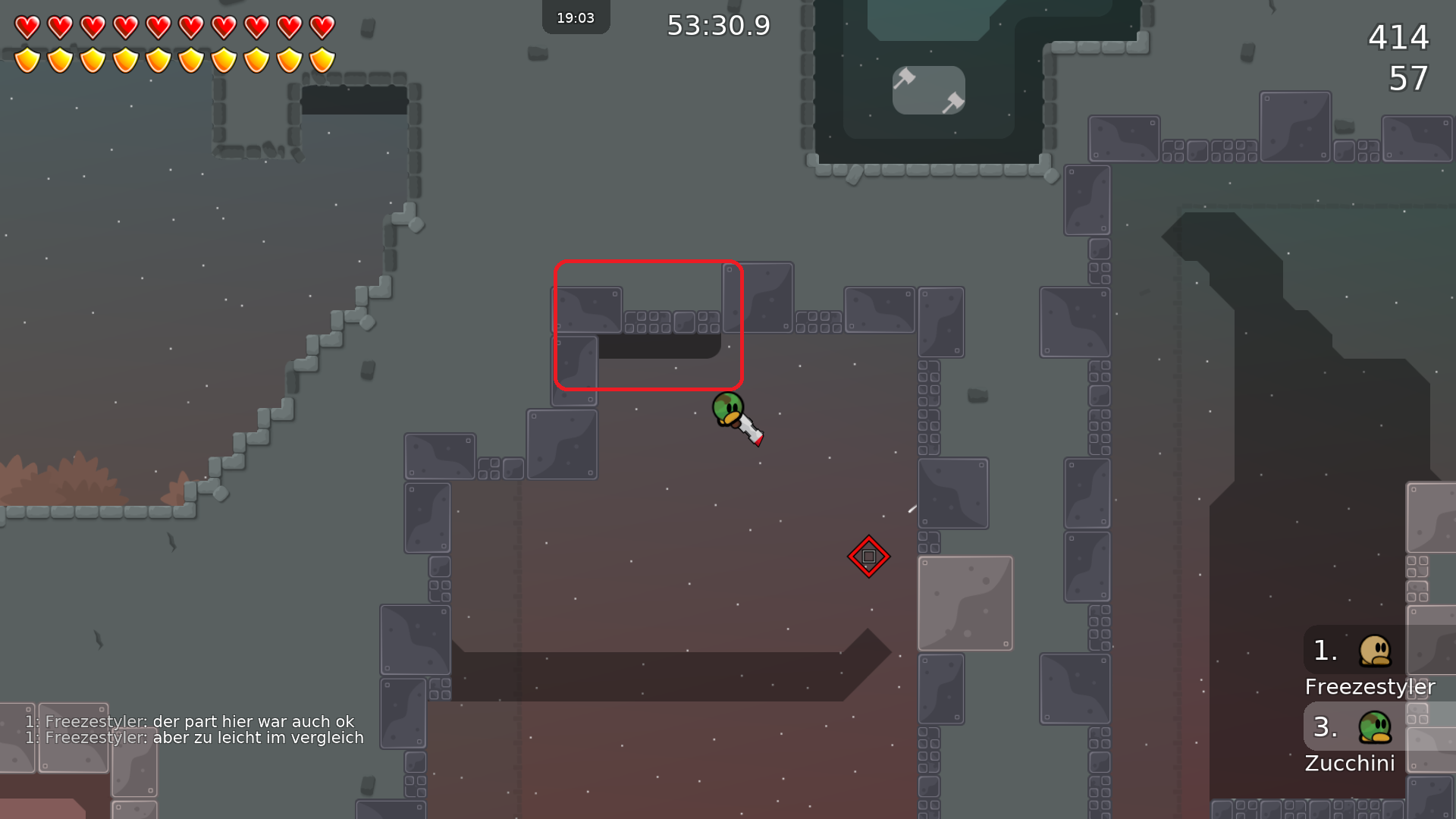Click the red diamond target marker
This screenshot has height=819, width=1456.
868,556
